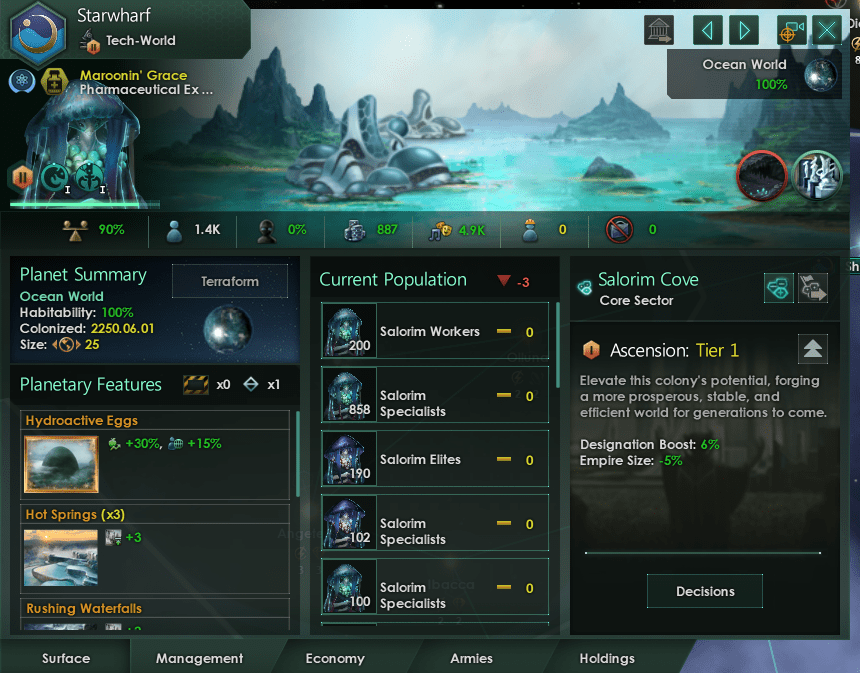This screenshot has height=673, width=860.
Task: Click the Terraform button
Action: coord(230,282)
